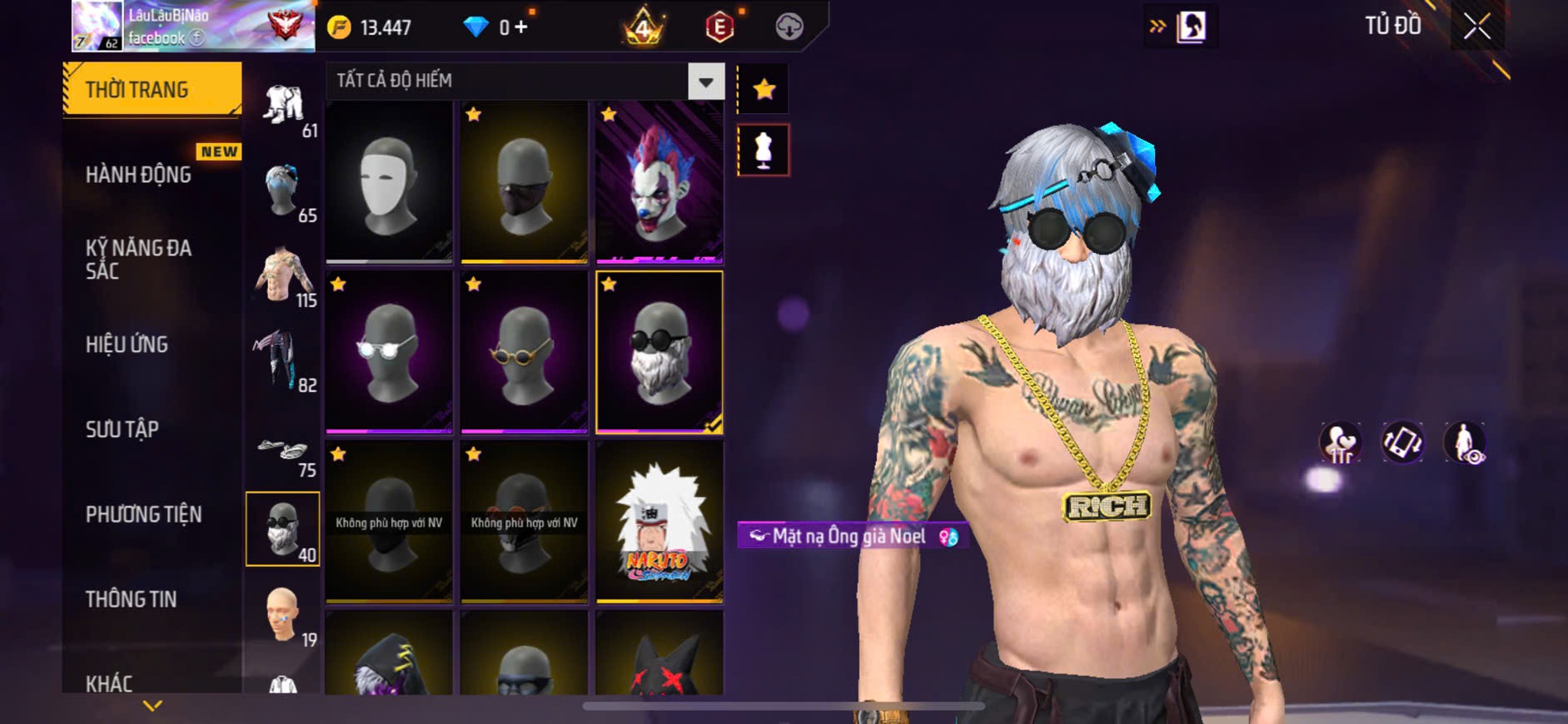Choose the white plain face mask
Viewport: 1568px width, 724px height.
[389, 182]
